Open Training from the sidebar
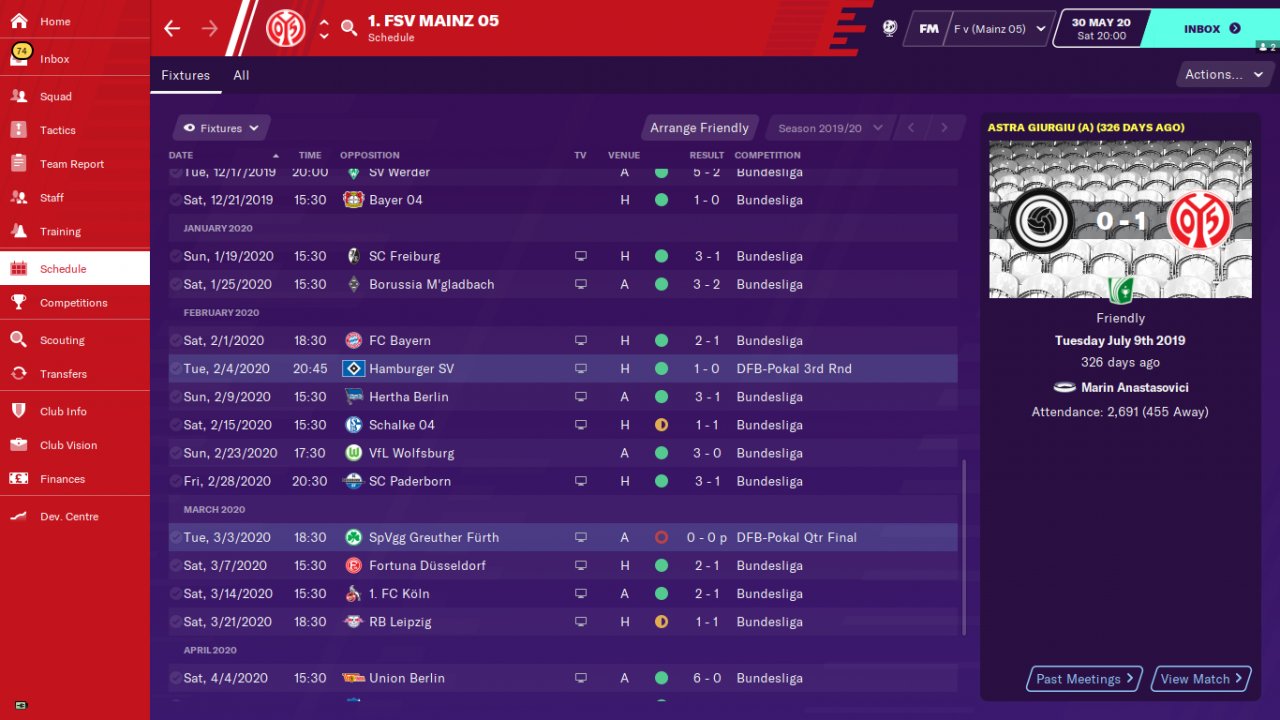 point(60,232)
